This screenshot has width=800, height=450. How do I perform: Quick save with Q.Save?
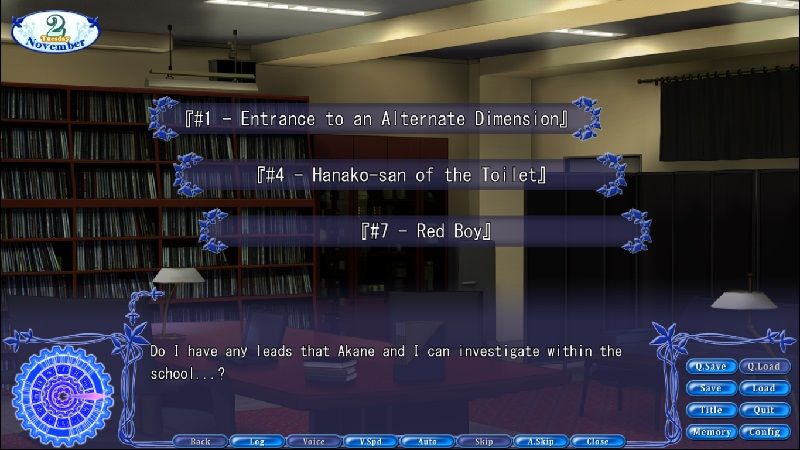(710, 366)
